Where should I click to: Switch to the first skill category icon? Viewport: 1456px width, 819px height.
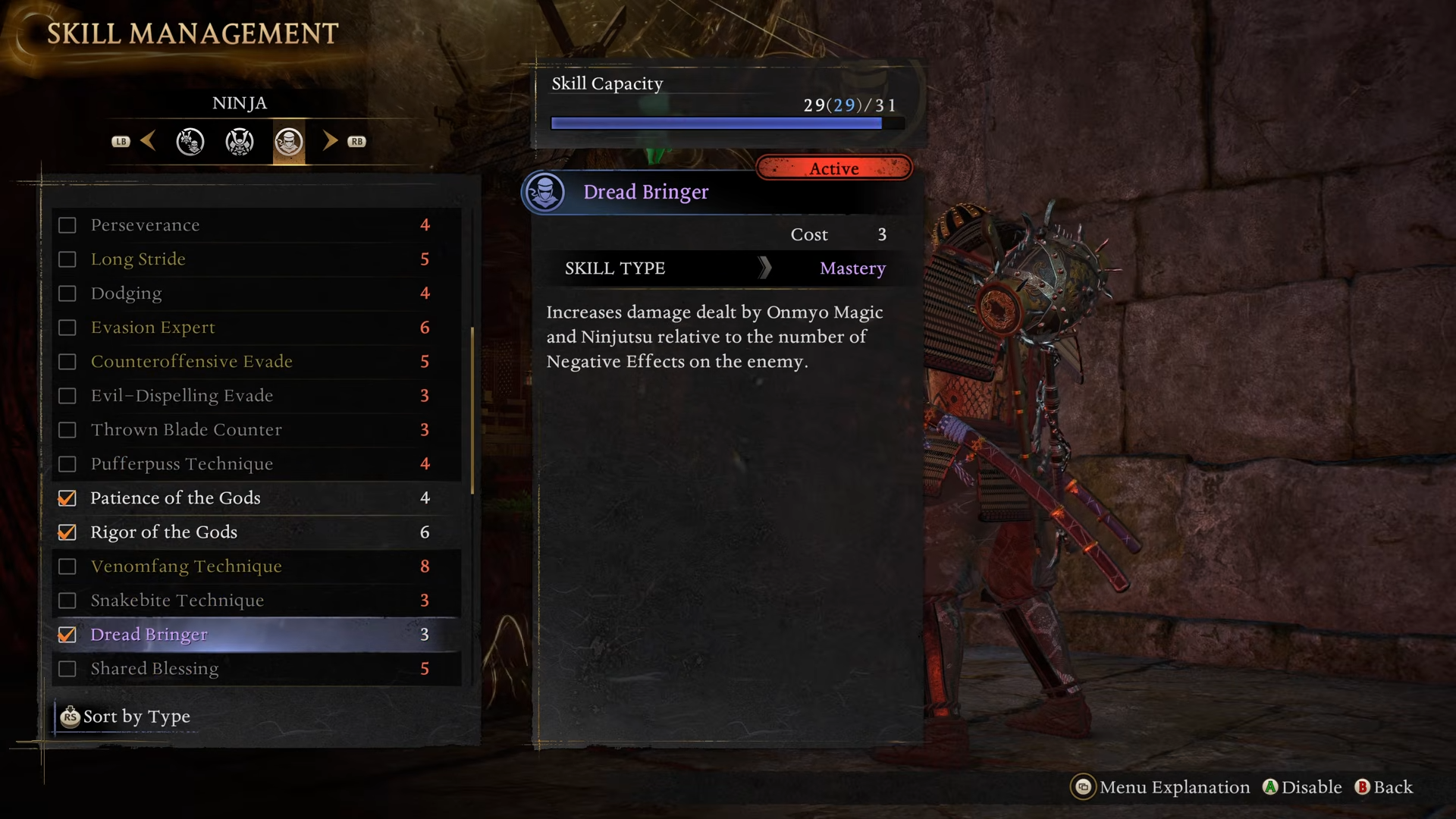190,142
